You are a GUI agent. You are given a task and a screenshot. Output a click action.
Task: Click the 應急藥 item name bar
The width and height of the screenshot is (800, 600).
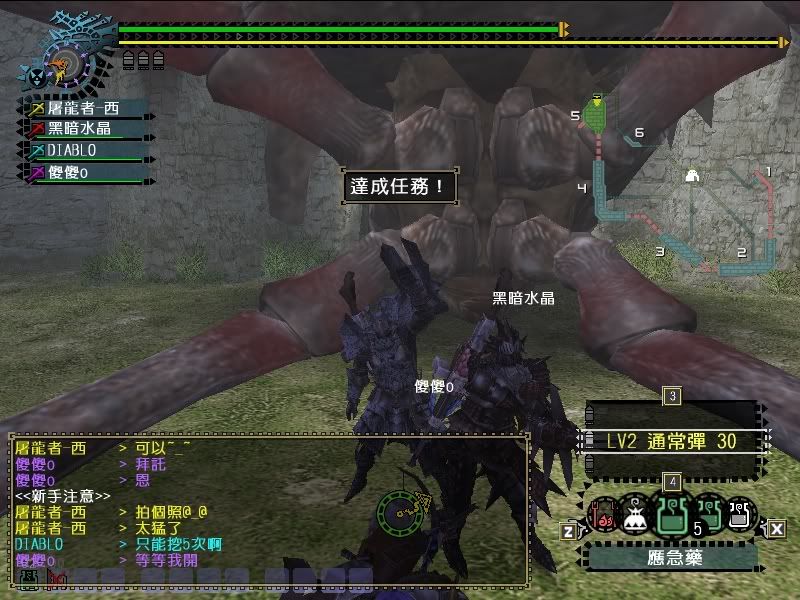pos(671,557)
